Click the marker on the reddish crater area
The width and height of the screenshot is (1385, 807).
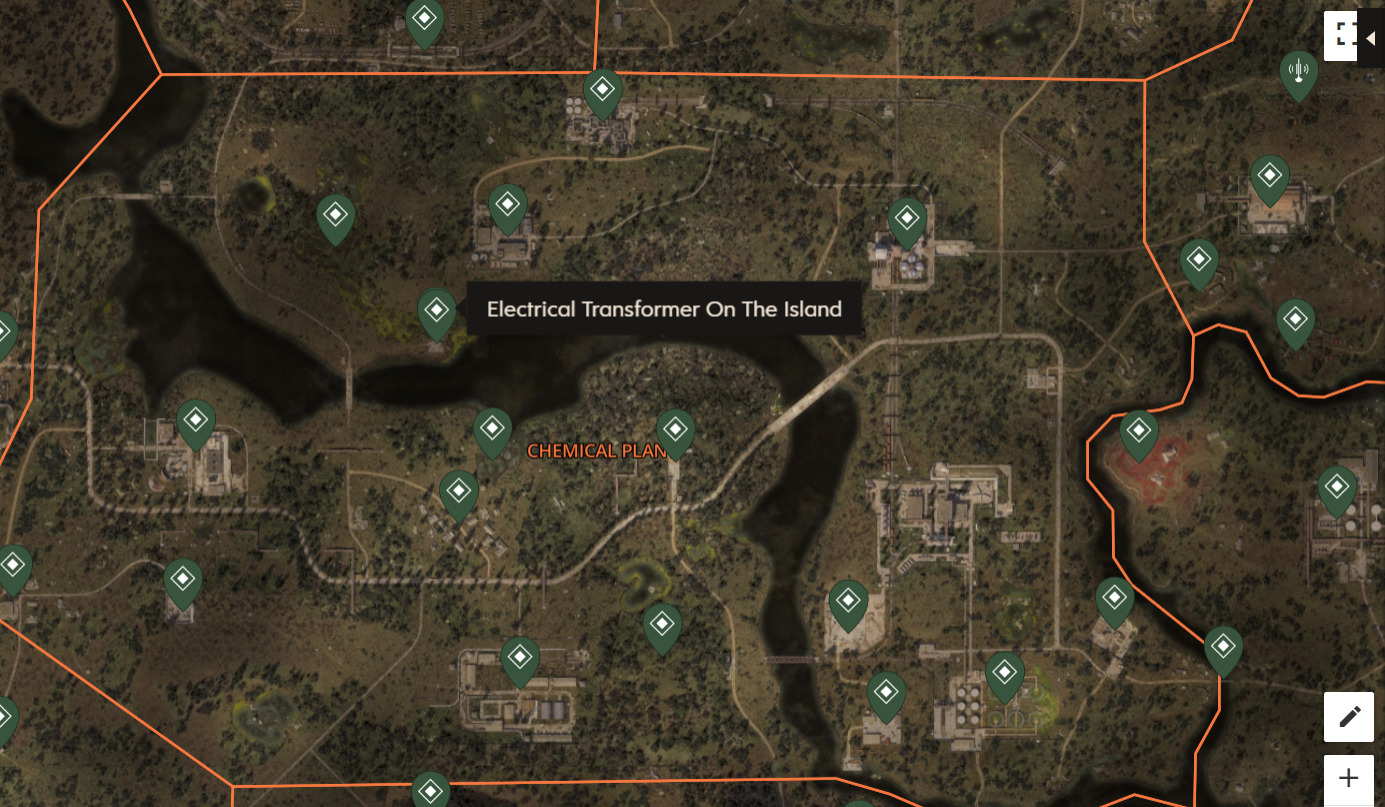click(x=1138, y=430)
